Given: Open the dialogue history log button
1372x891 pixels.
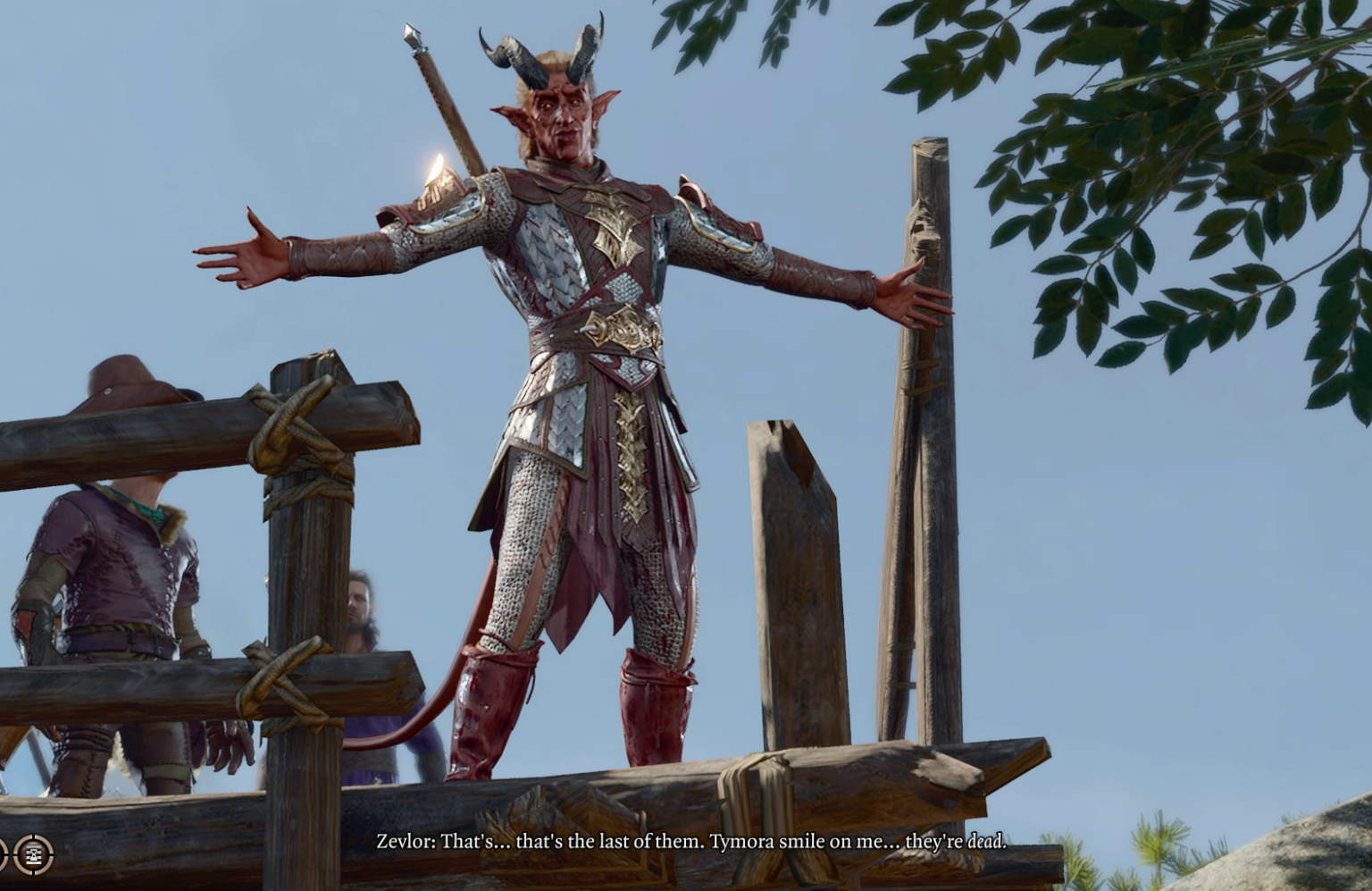Looking at the screenshot, I should 35,855.
